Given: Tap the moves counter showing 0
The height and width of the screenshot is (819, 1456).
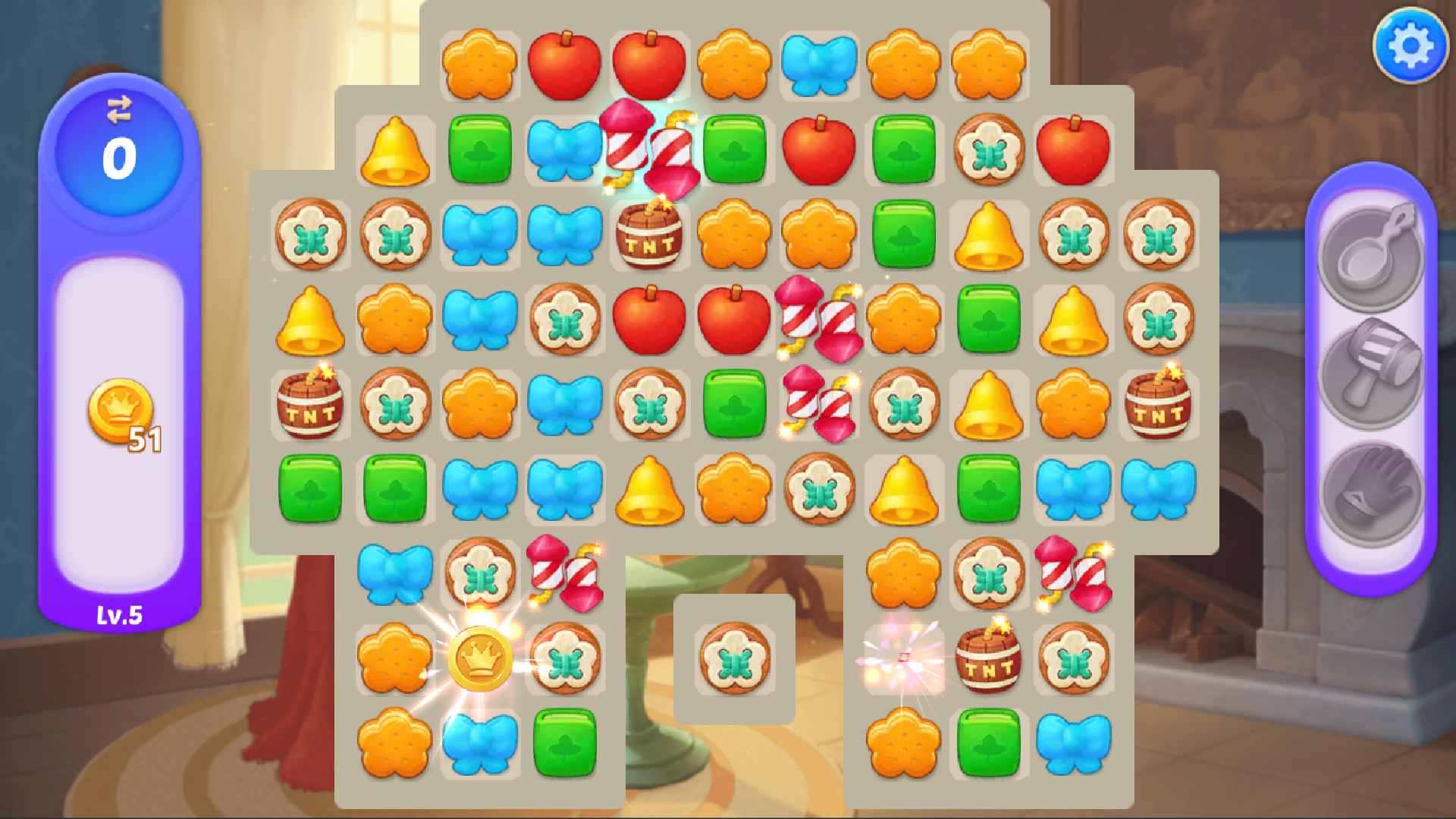Looking at the screenshot, I should [x=119, y=155].
